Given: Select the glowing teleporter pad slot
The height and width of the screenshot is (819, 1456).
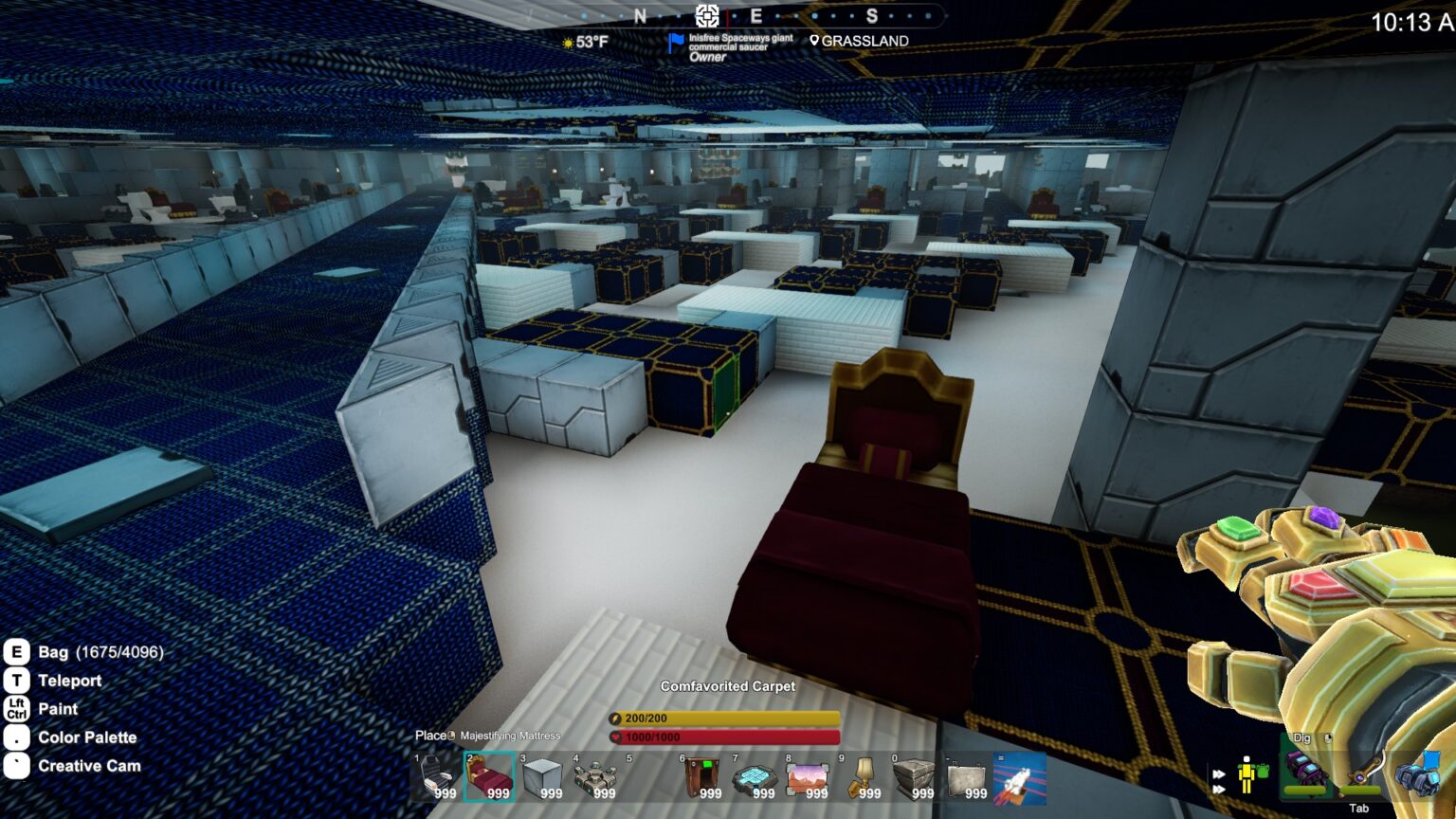Looking at the screenshot, I should [755, 777].
